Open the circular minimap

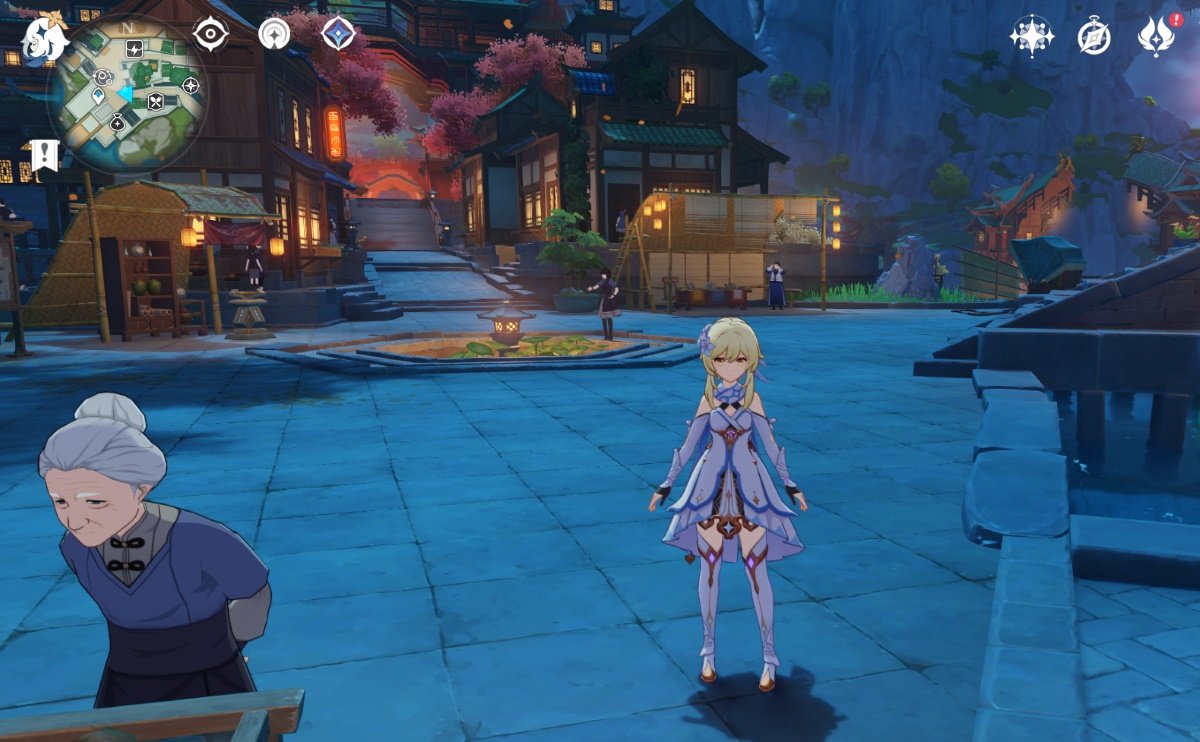point(127,95)
